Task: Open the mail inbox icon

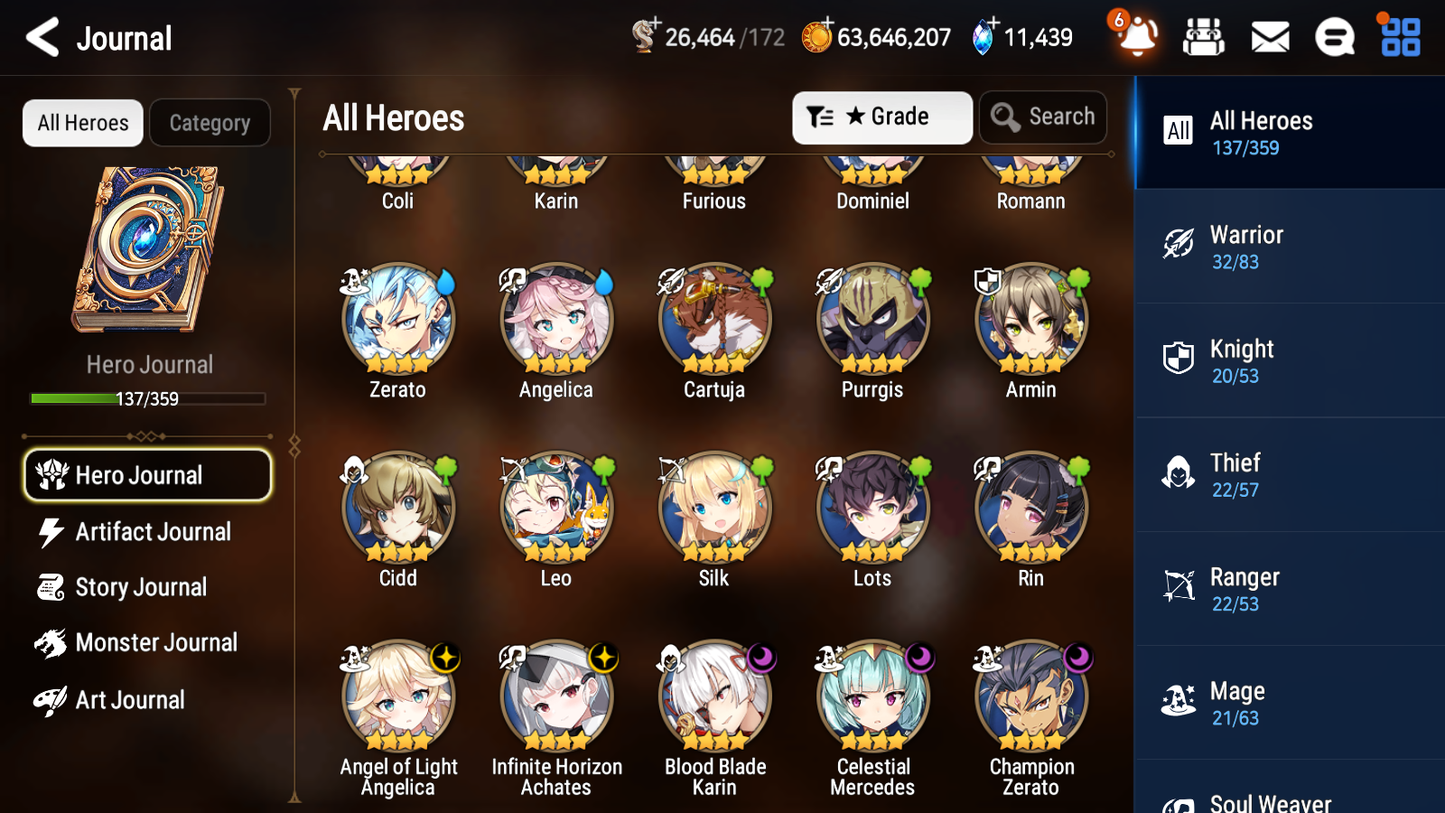Action: (1269, 37)
